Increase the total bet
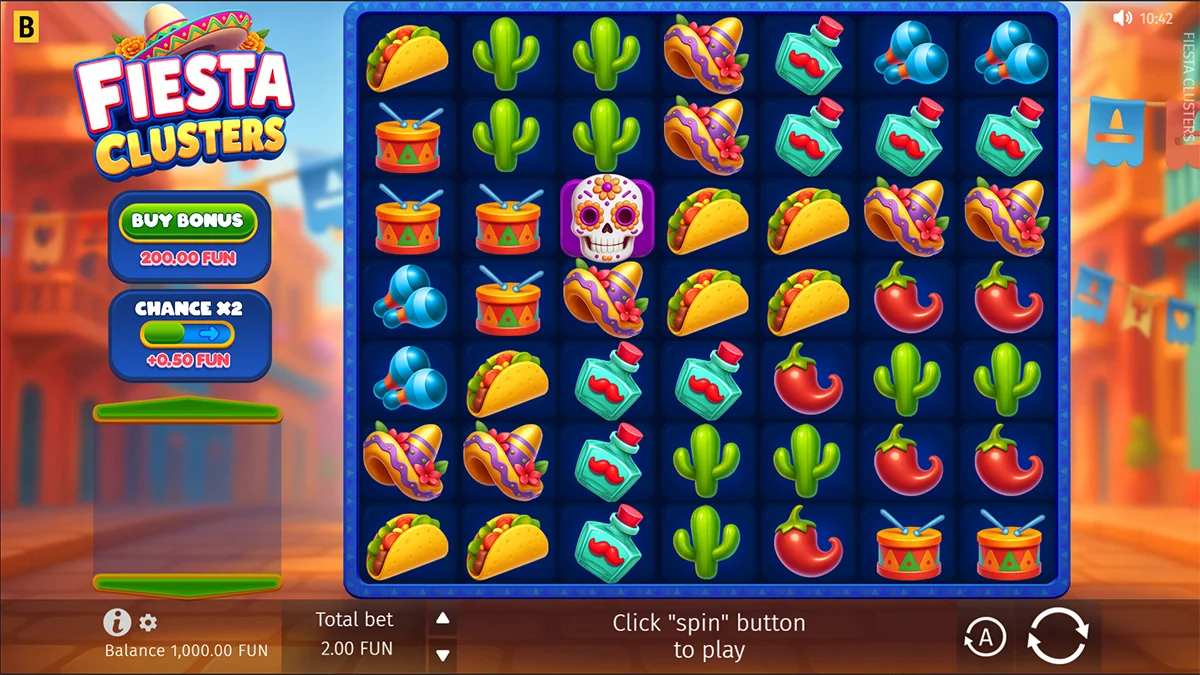The image size is (1200, 675). coord(442,619)
